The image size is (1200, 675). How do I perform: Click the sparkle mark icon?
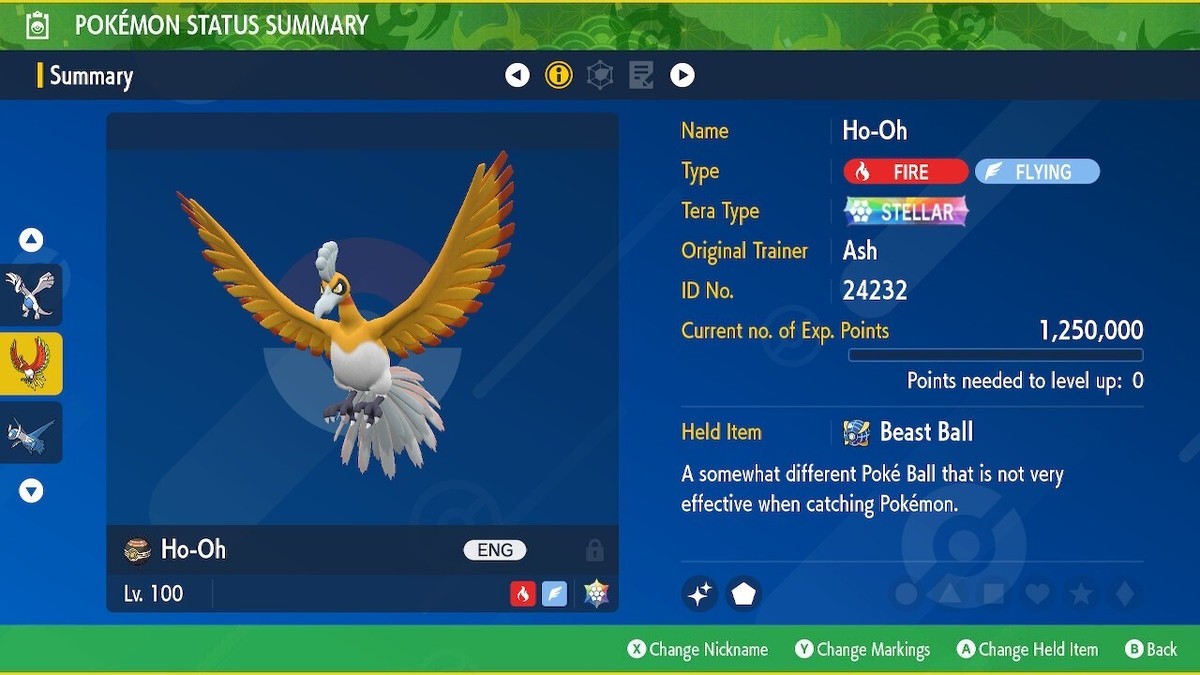coord(700,594)
